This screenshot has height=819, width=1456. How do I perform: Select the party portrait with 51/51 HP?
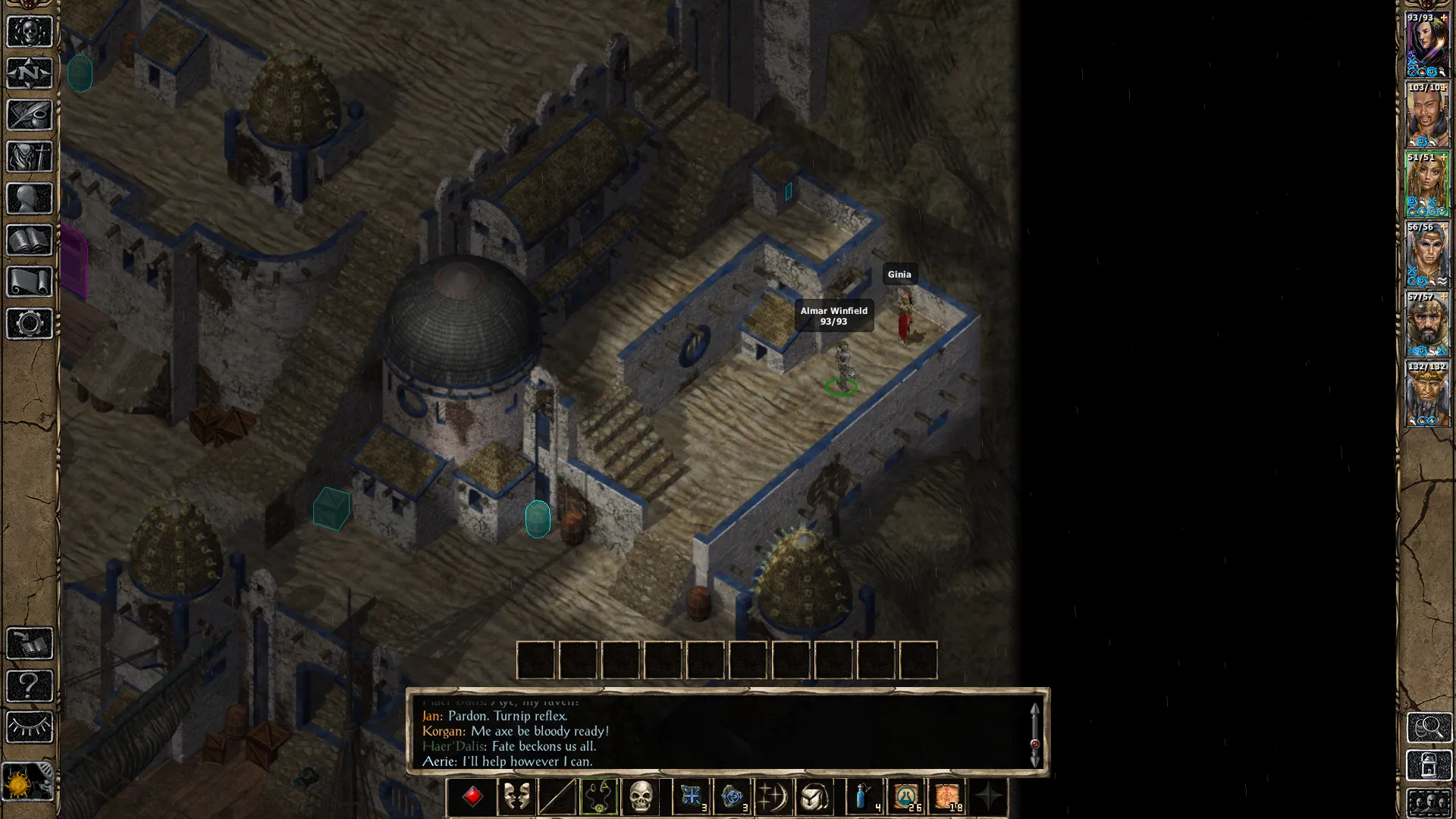(1427, 185)
